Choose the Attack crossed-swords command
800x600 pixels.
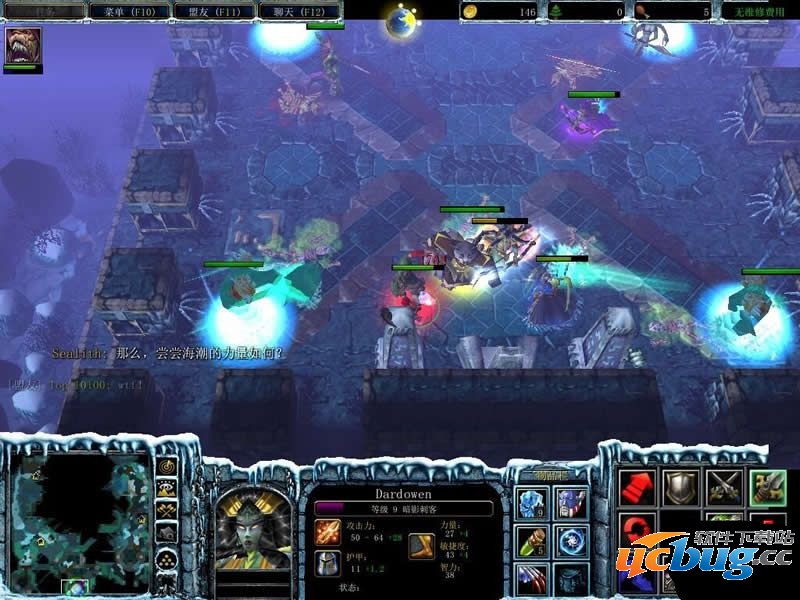pos(724,487)
